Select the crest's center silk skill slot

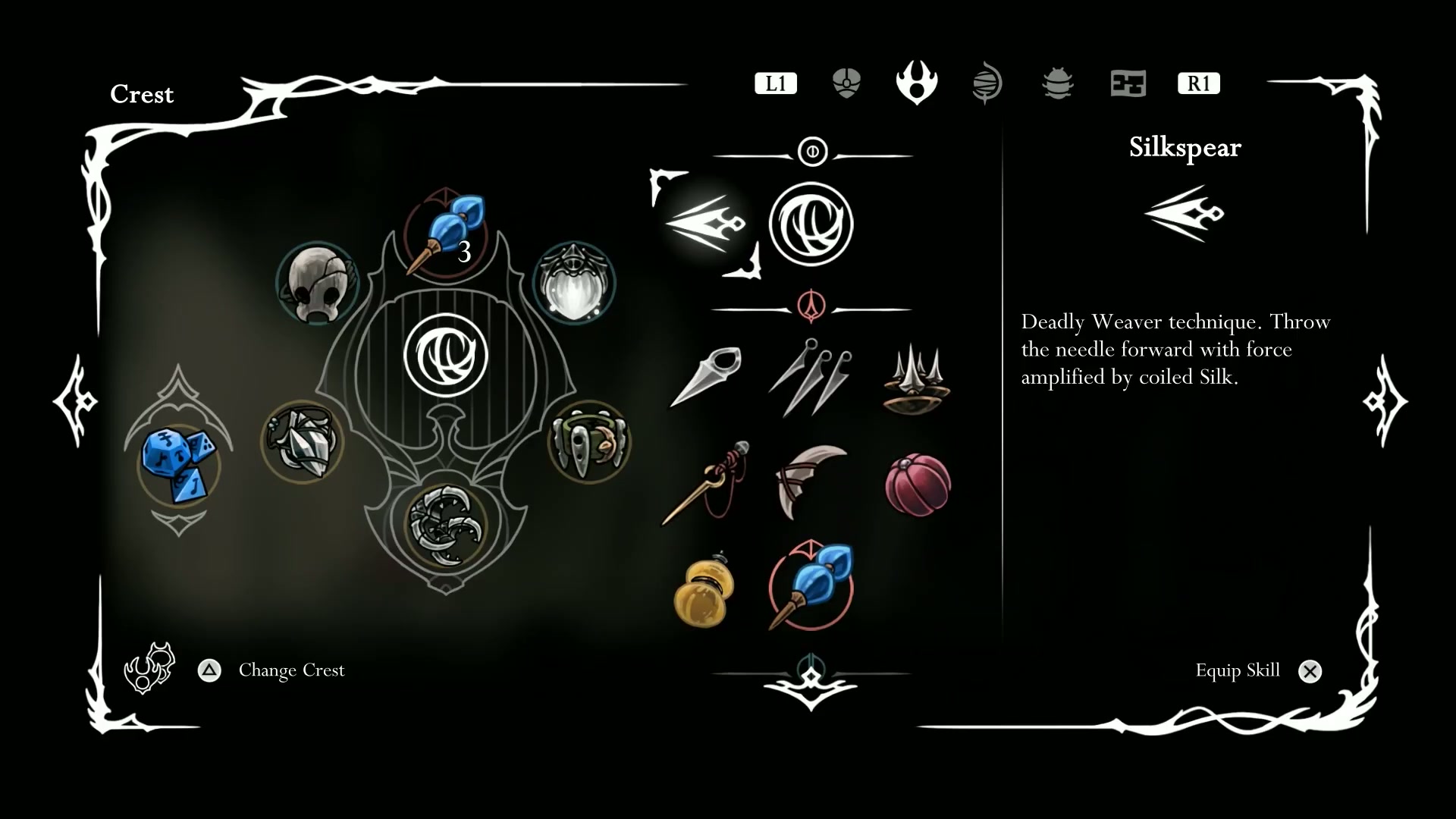point(446,355)
